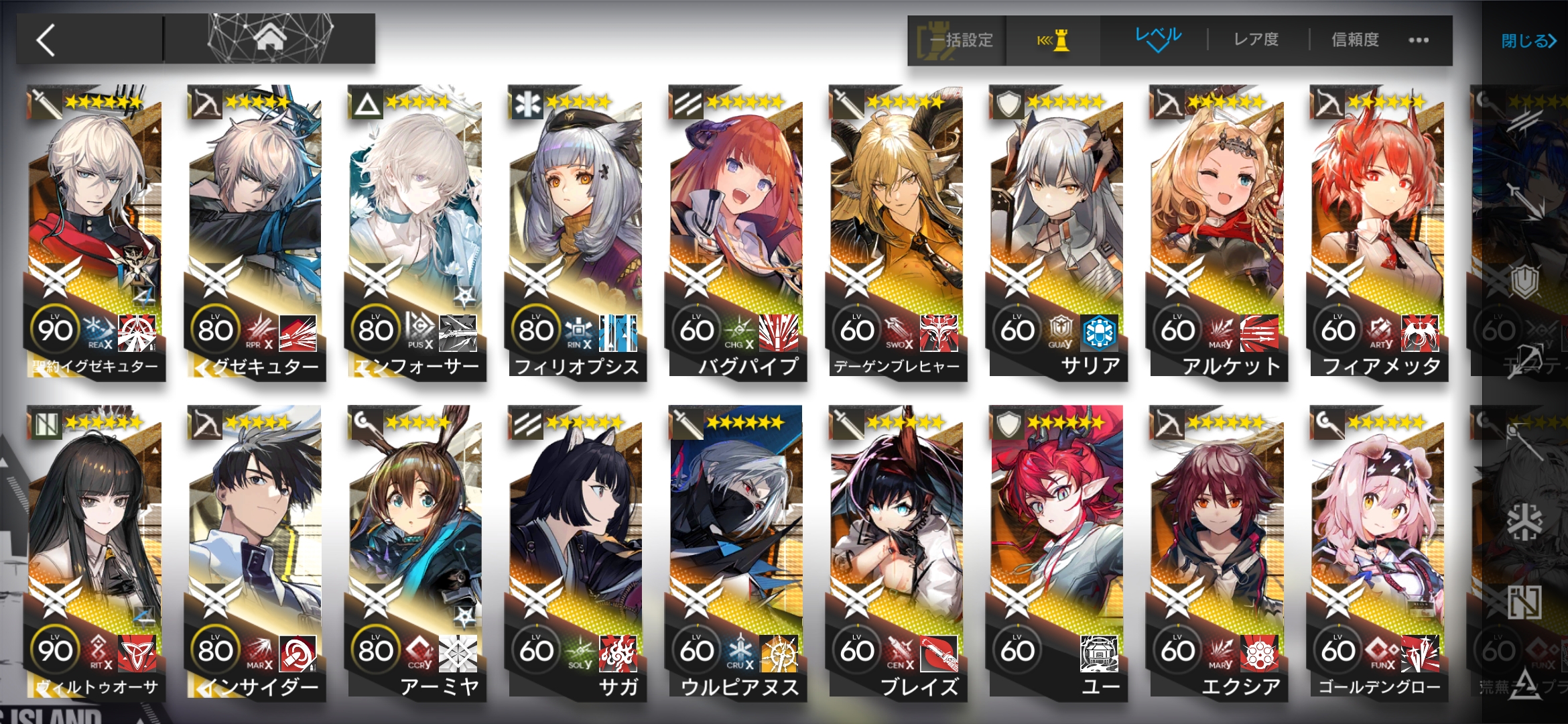This screenshot has height=724, width=1568.
Task: Close the panel with 閉じる
Action: pos(1528,41)
